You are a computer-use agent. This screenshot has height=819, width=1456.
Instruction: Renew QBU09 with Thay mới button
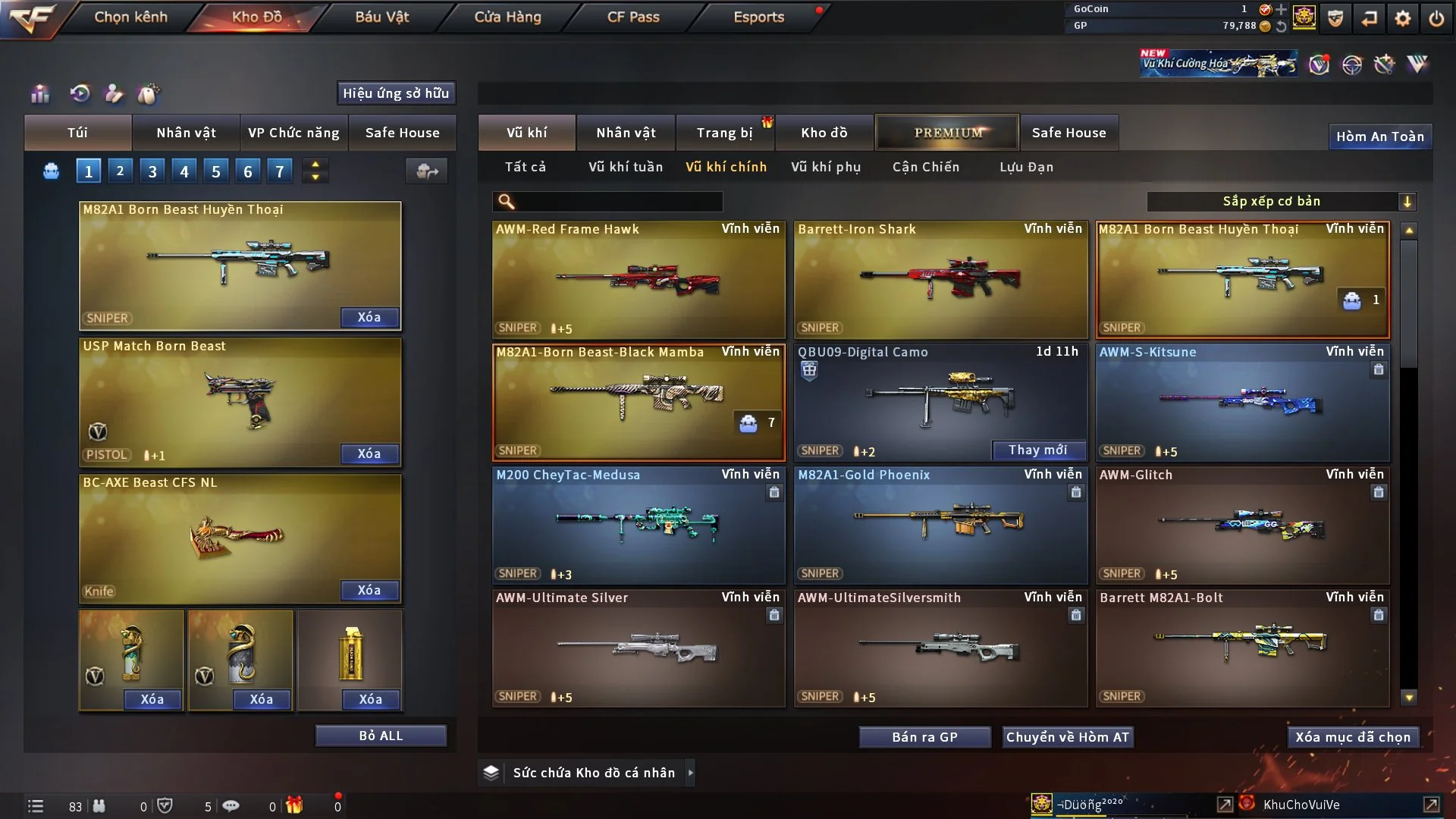(x=1037, y=450)
